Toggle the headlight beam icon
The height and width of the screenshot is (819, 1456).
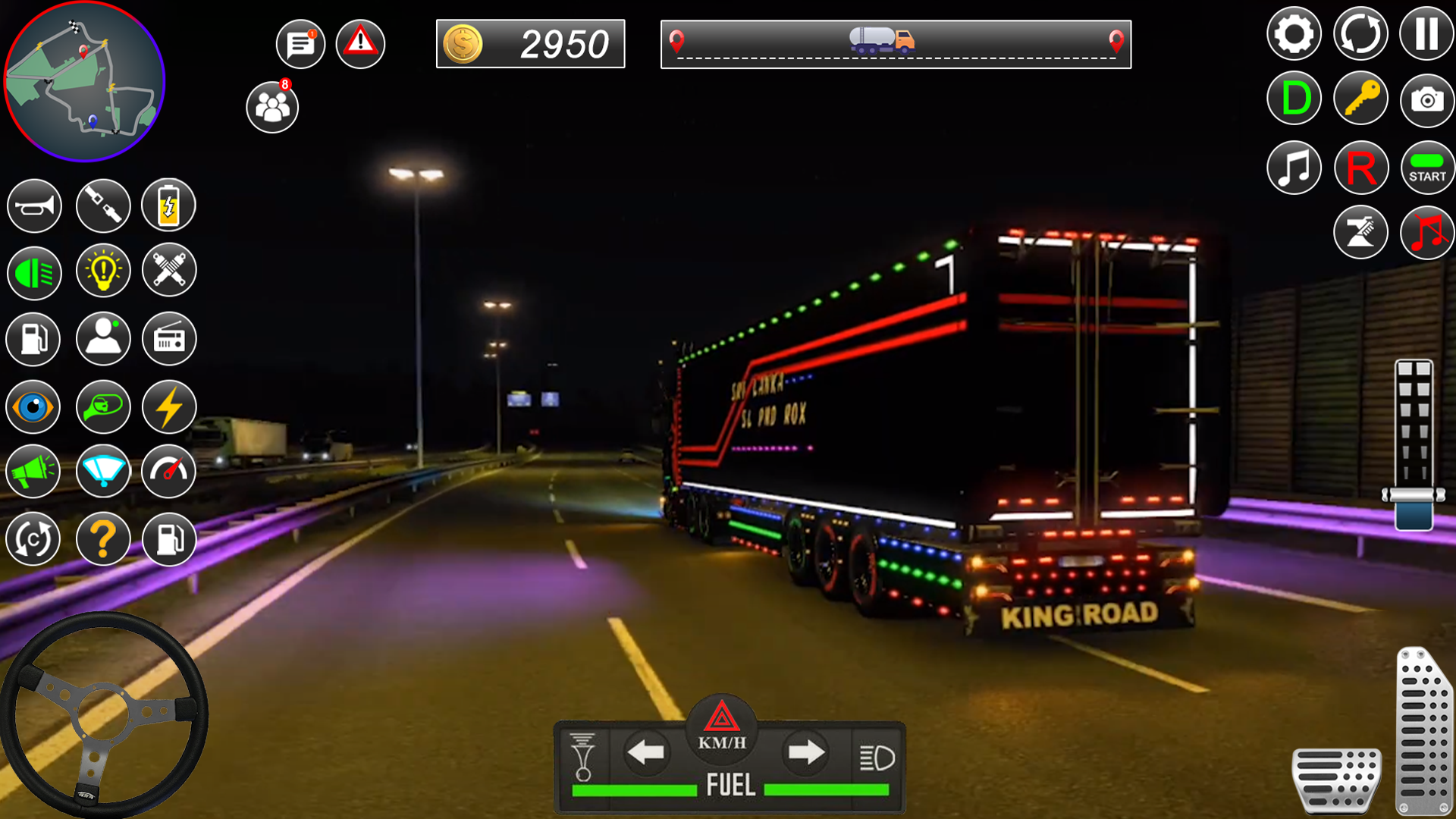[33, 271]
